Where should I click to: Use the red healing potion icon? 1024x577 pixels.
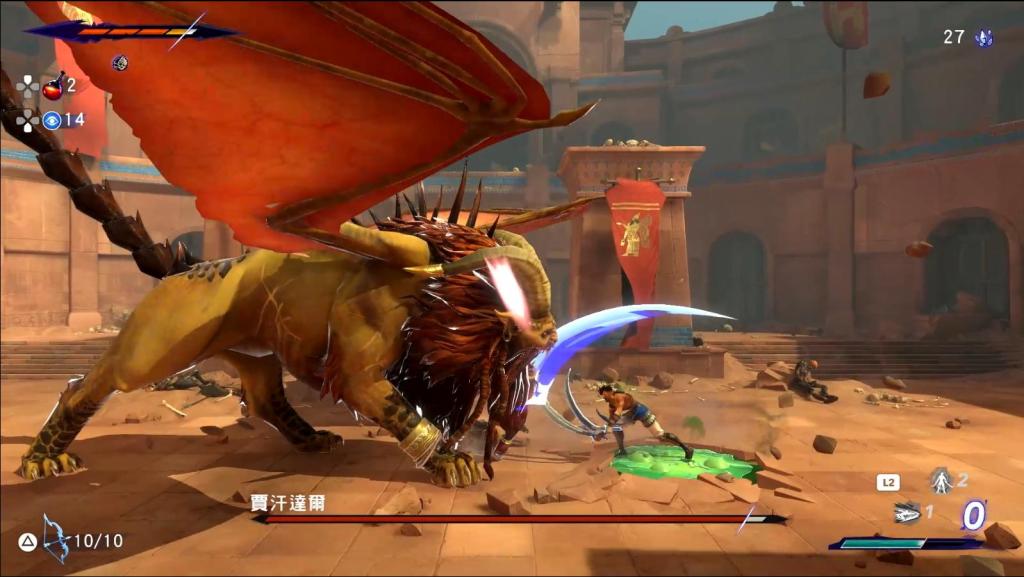[x=53, y=86]
